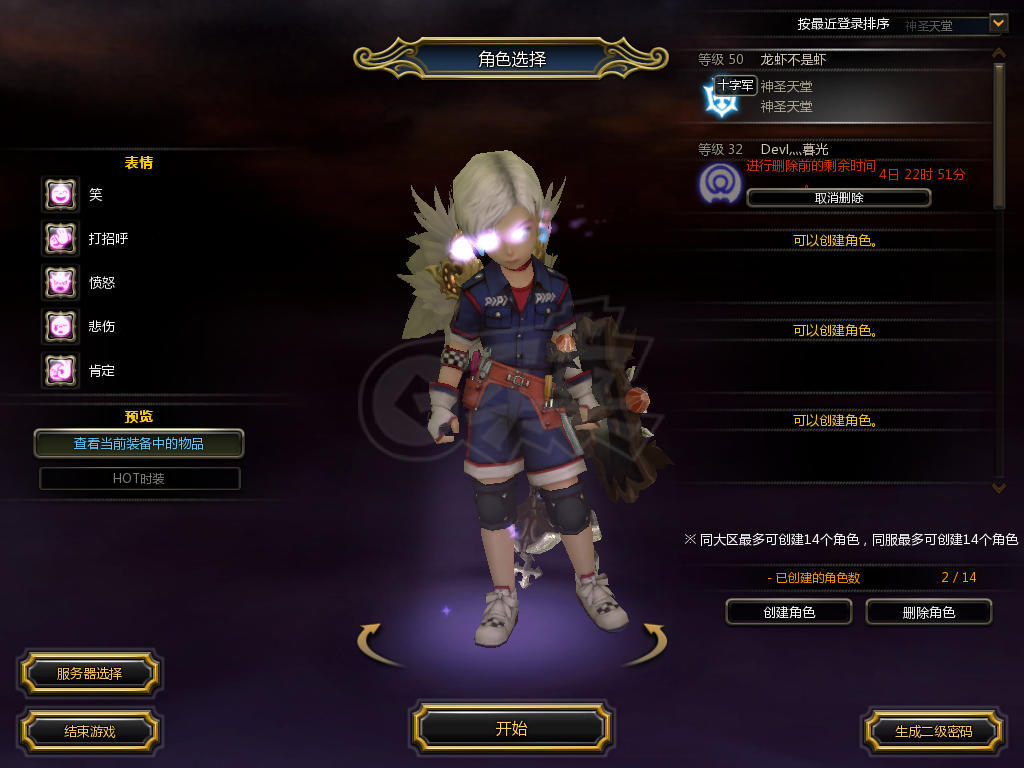Select the 笑 laugh emote
The height and width of the screenshot is (768, 1024).
tap(60, 194)
